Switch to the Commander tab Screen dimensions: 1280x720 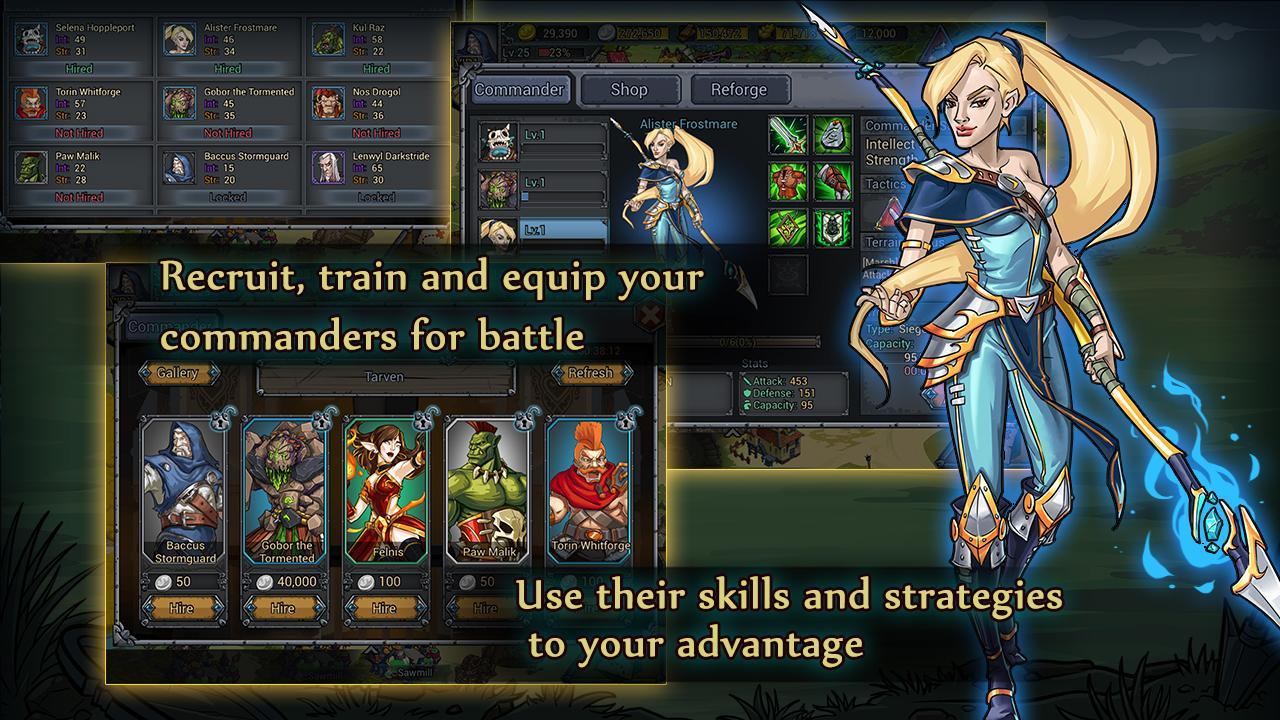point(519,90)
